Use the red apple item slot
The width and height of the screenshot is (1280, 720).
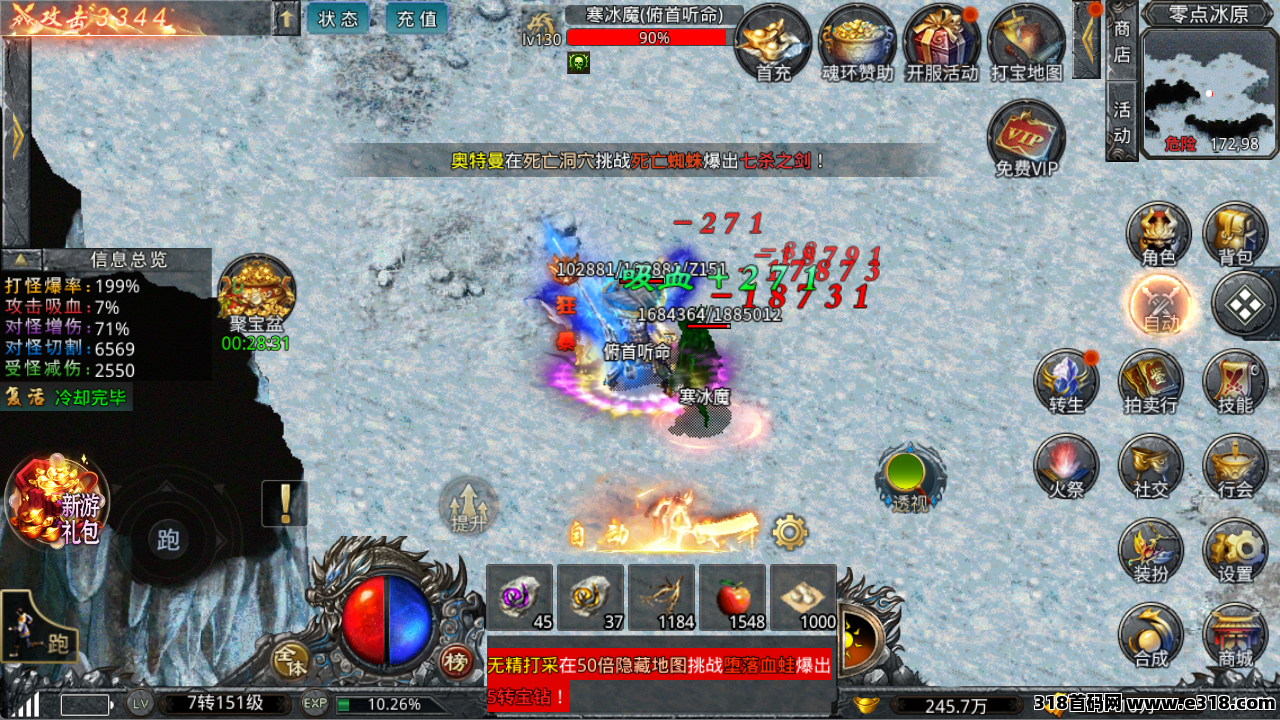point(733,598)
